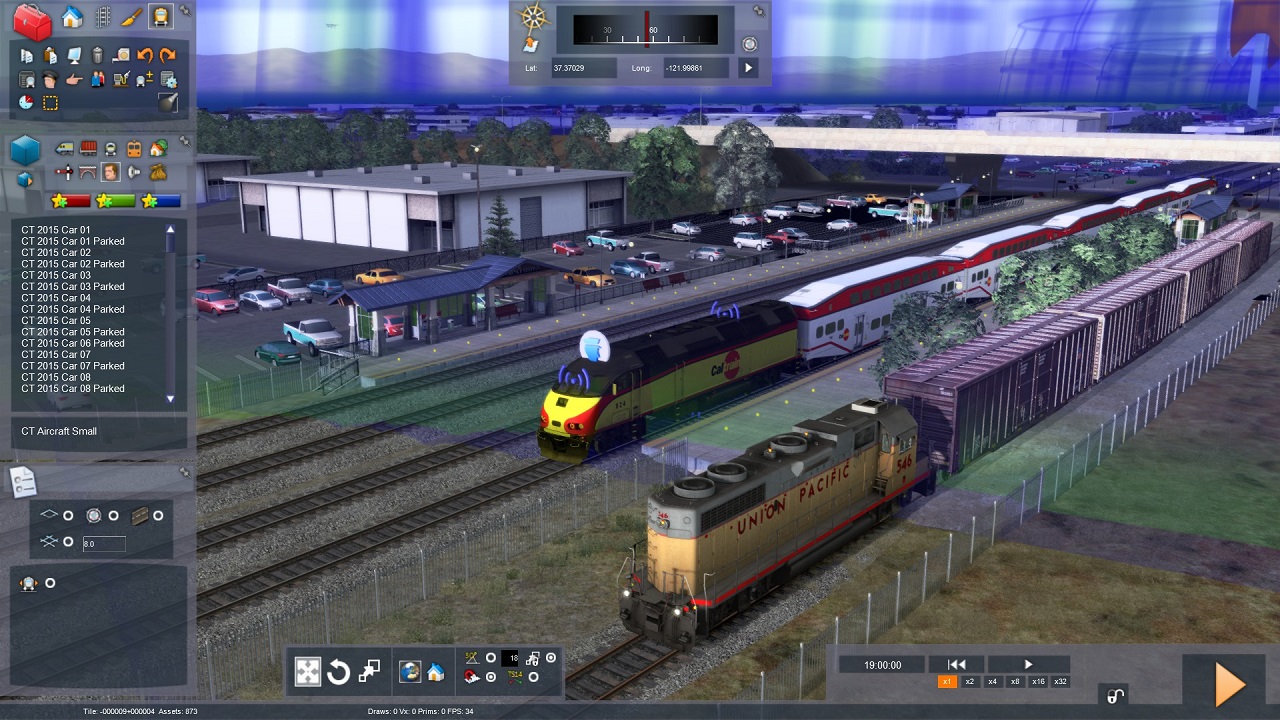This screenshot has width=1280, height=720.
Task: Filter assets by the red boxcar icon
Action: point(88,149)
